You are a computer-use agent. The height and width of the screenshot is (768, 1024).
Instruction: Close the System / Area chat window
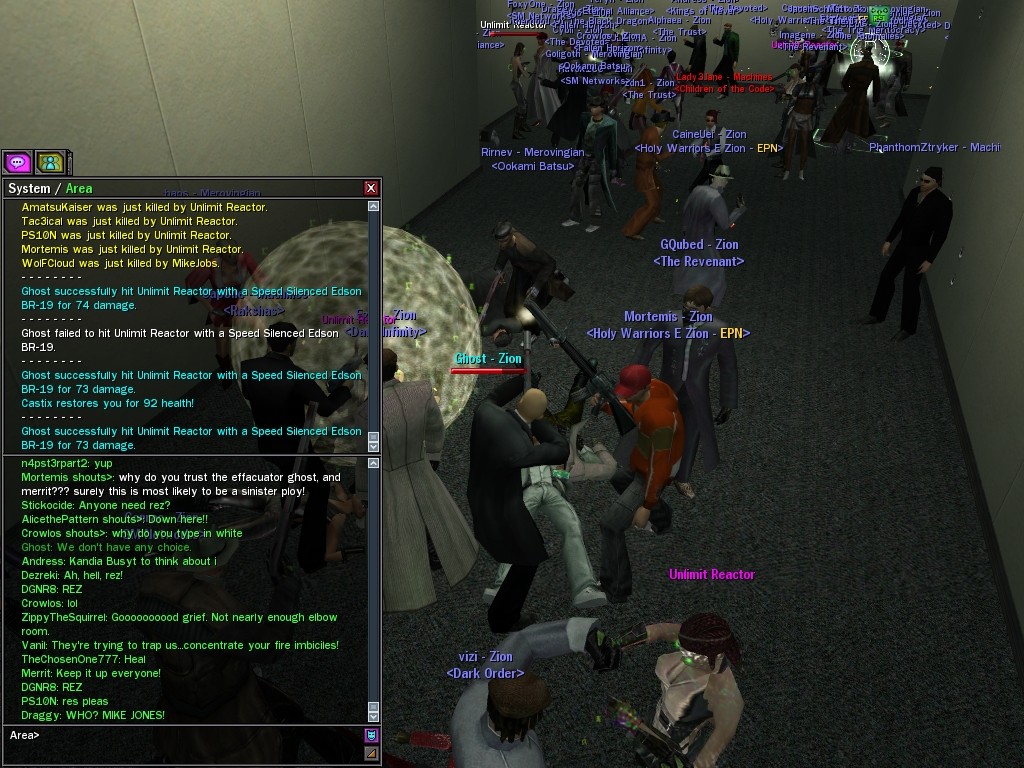point(371,188)
